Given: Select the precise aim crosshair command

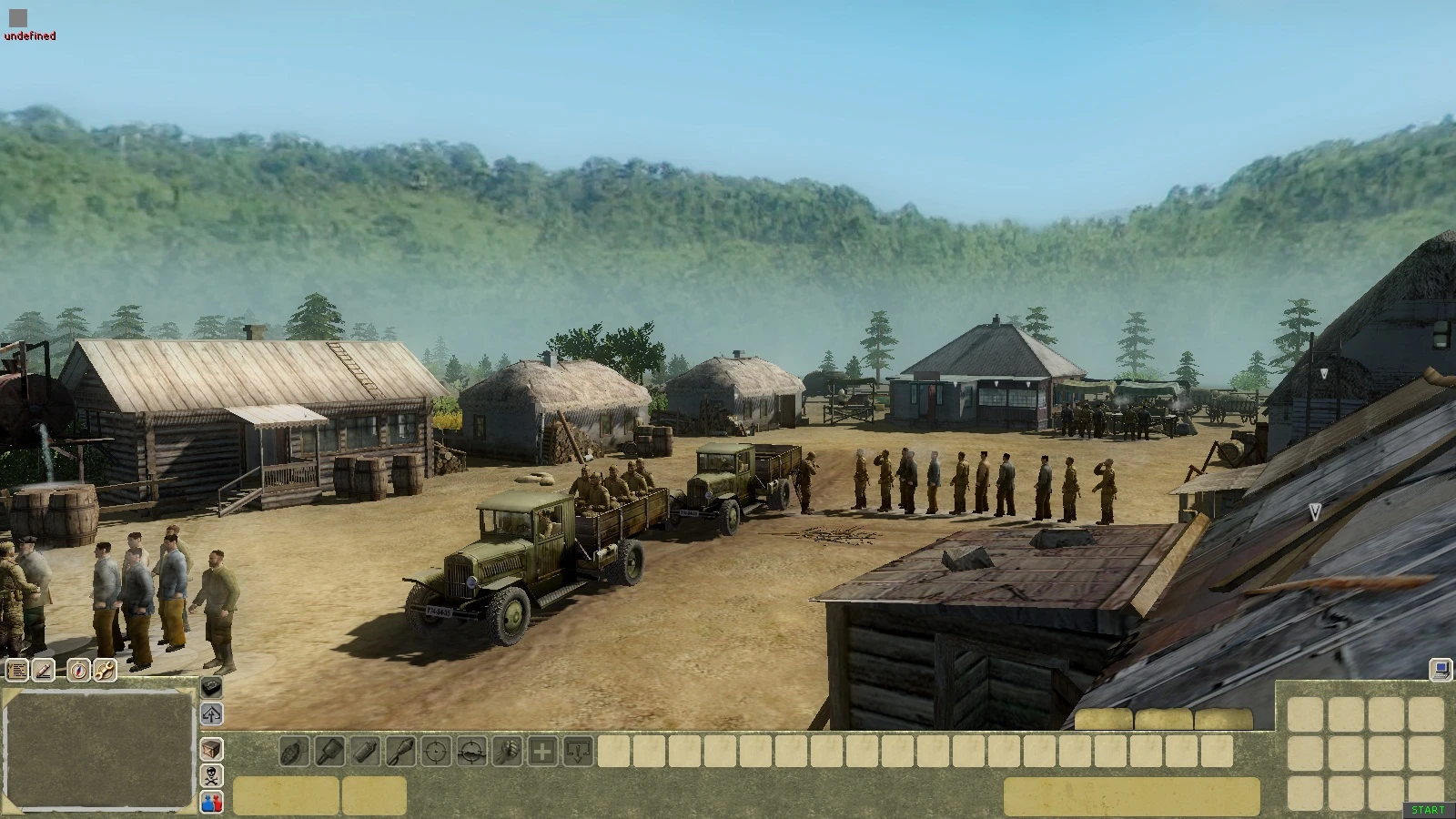Looking at the screenshot, I should point(436,752).
